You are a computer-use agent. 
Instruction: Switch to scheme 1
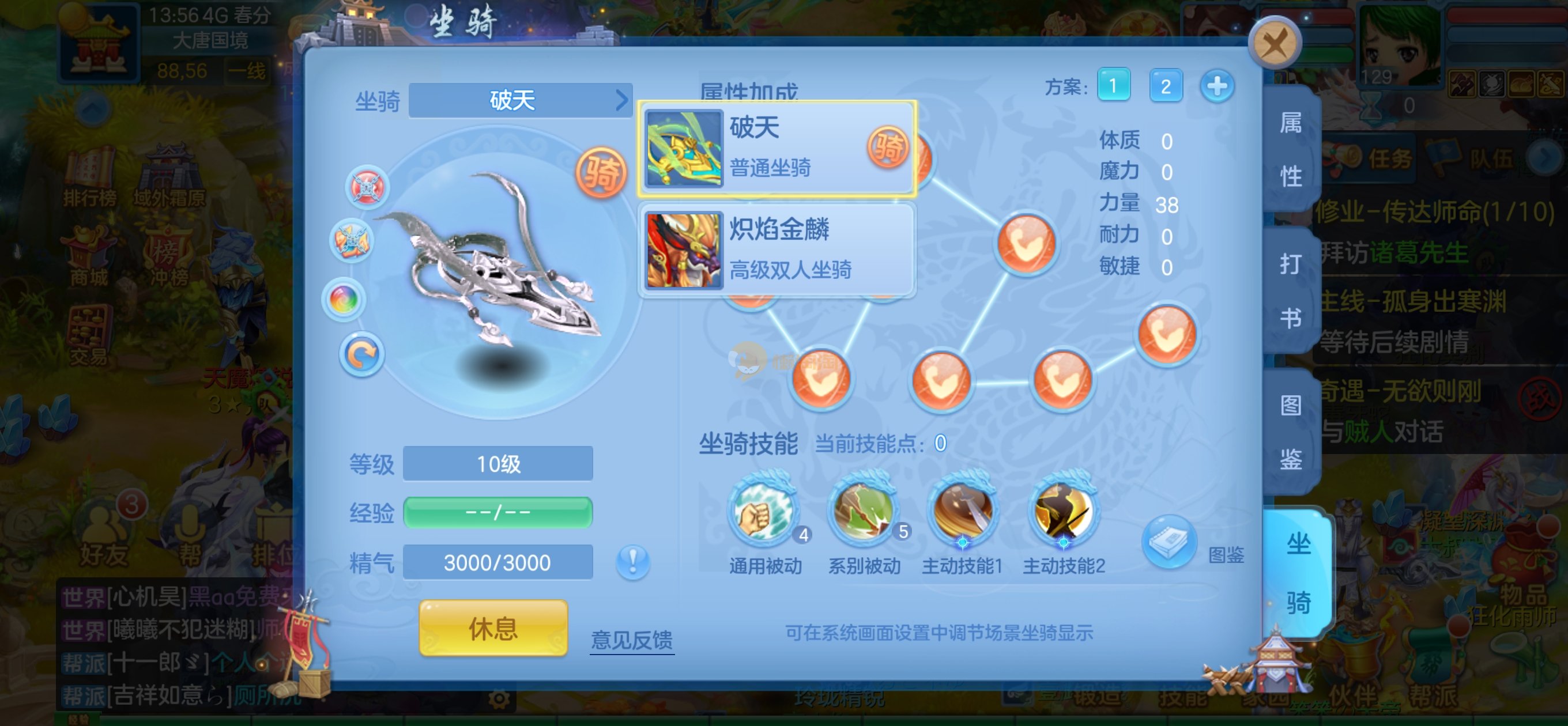pyautogui.click(x=1113, y=86)
